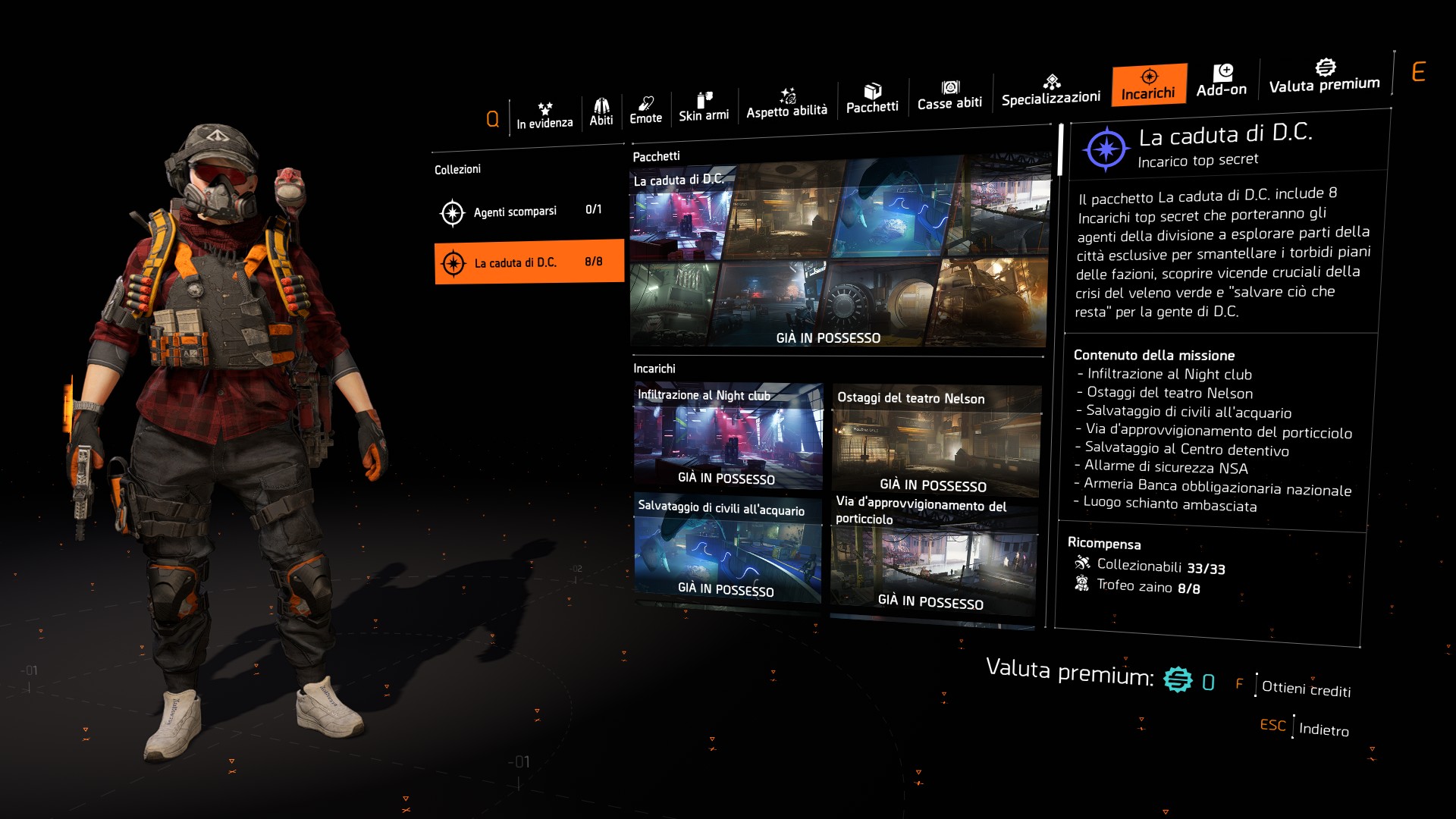Click Ottieni crediti to buy currency
Image resolution: width=1456 pixels, height=819 pixels.
tap(1305, 689)
